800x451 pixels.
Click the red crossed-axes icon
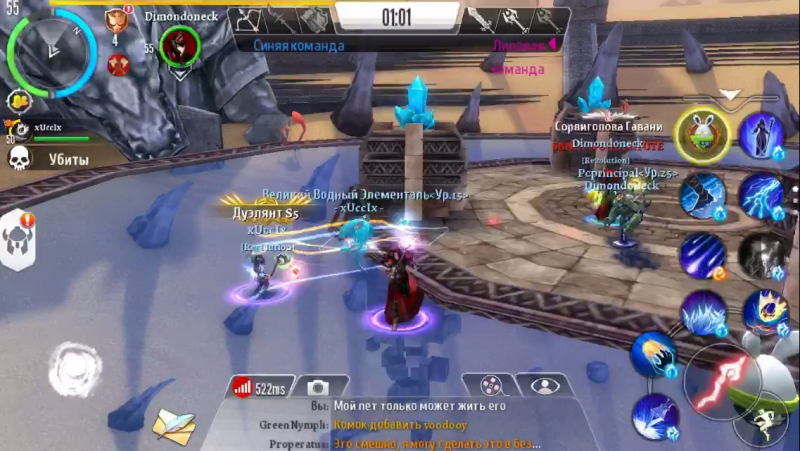118,66
